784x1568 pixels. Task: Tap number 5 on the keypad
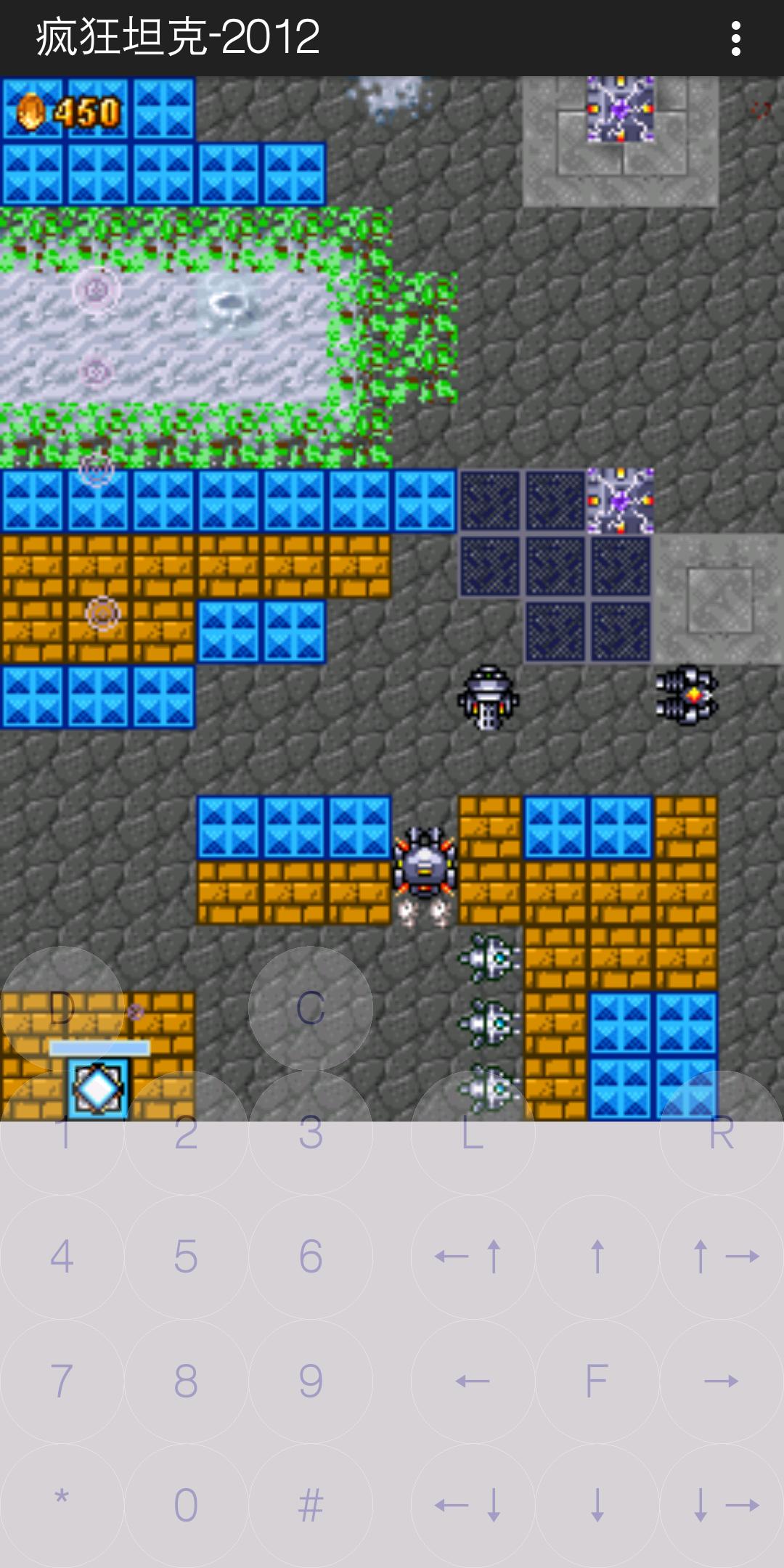[186, 1257]
